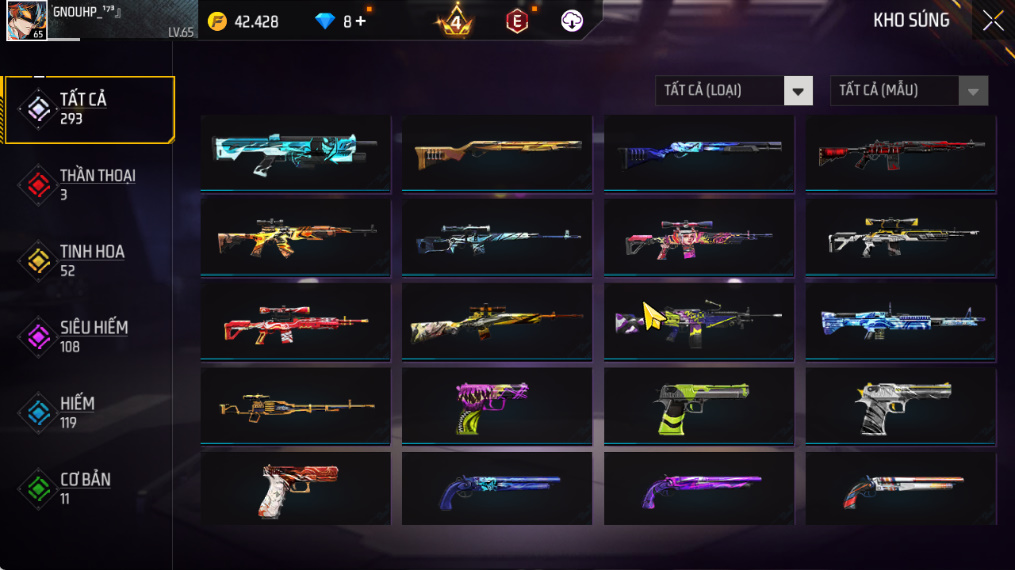This screenshot has height=570, width=1015.
Task: Choose the lime green Desert Eagle skin
Action: [x=699, y=405]
